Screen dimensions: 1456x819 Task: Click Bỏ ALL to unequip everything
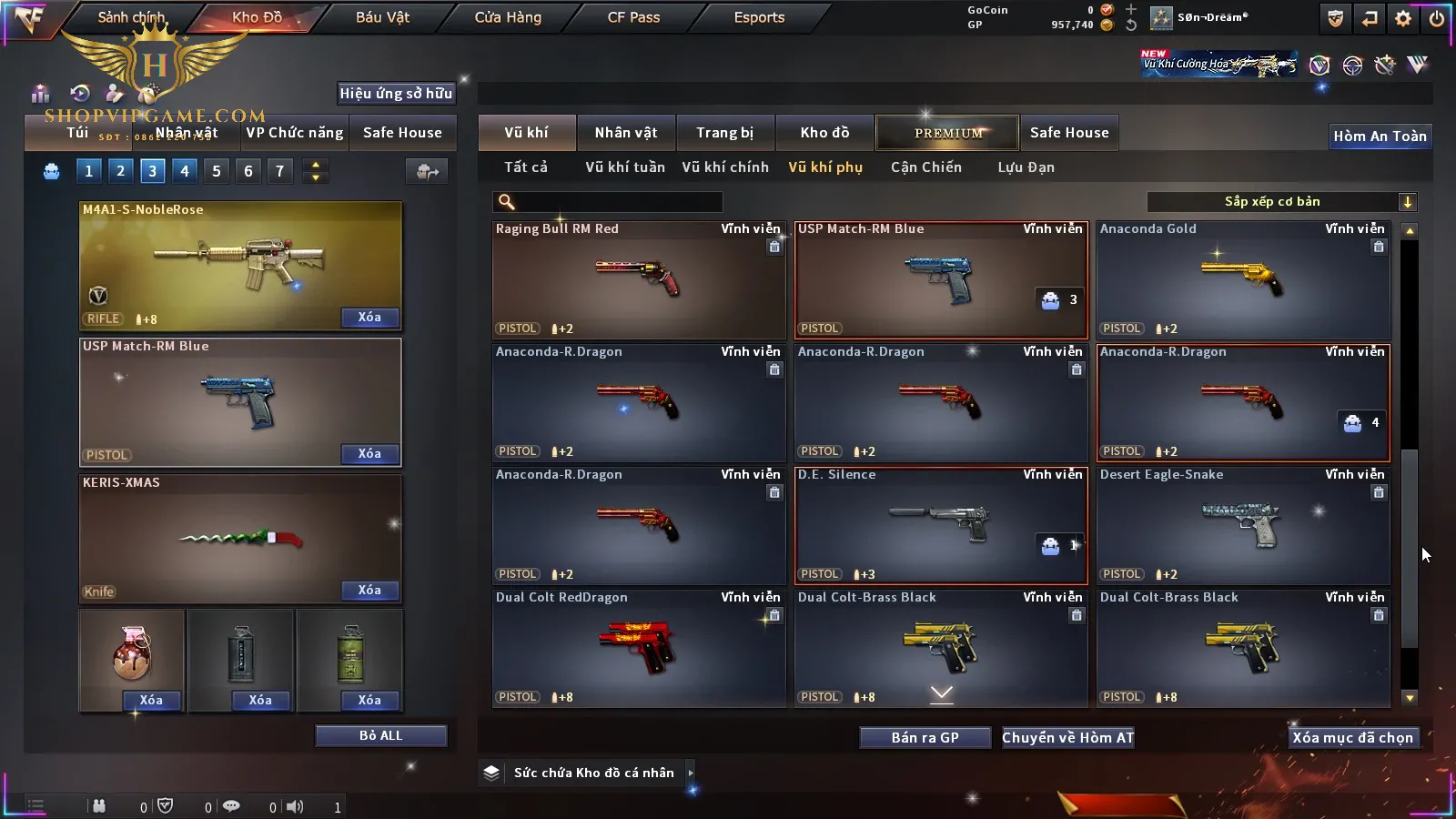coord(380,735)
